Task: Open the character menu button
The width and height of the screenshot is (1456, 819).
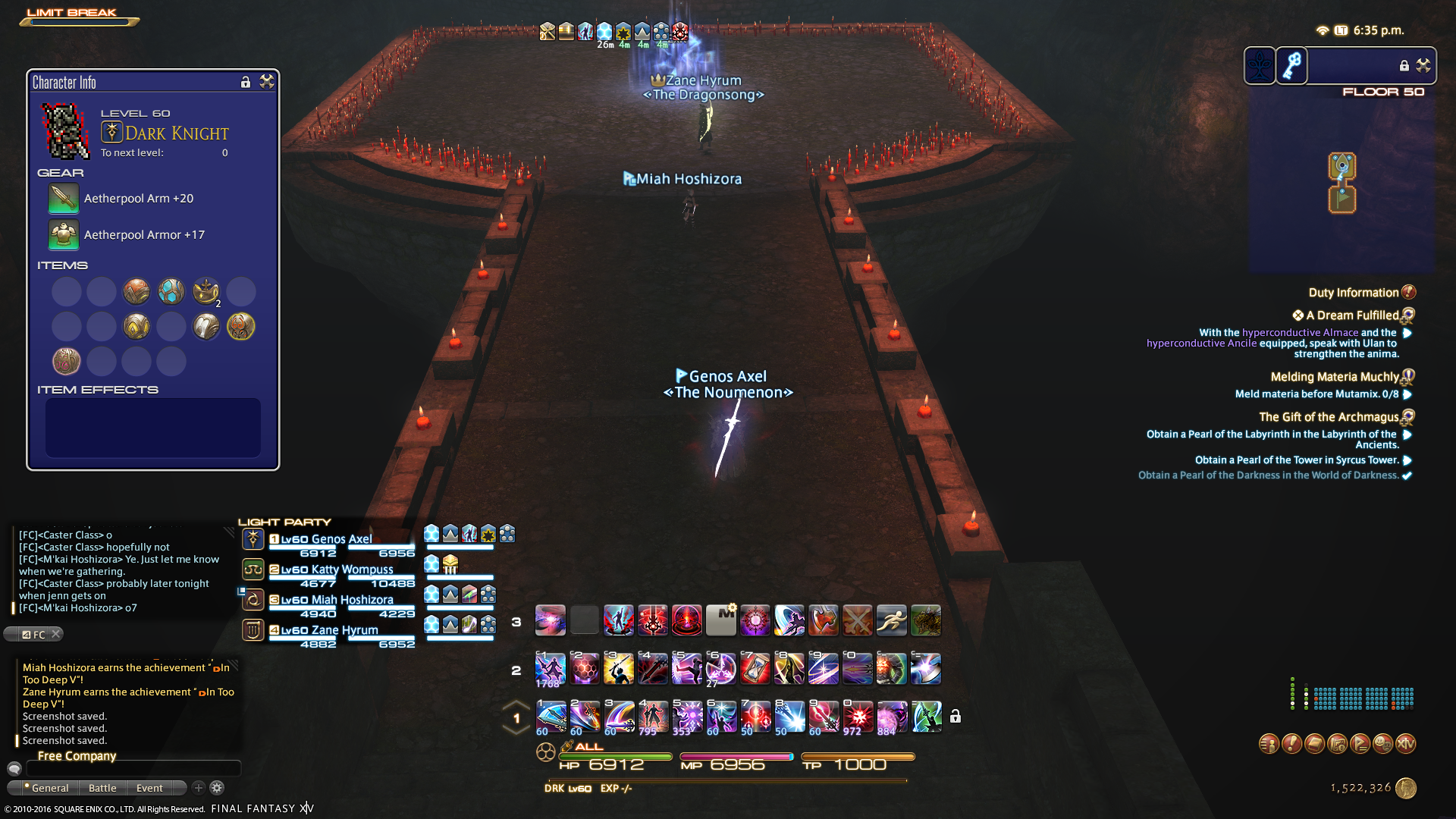Action: pyautogui.click(x=1269, y=744)
